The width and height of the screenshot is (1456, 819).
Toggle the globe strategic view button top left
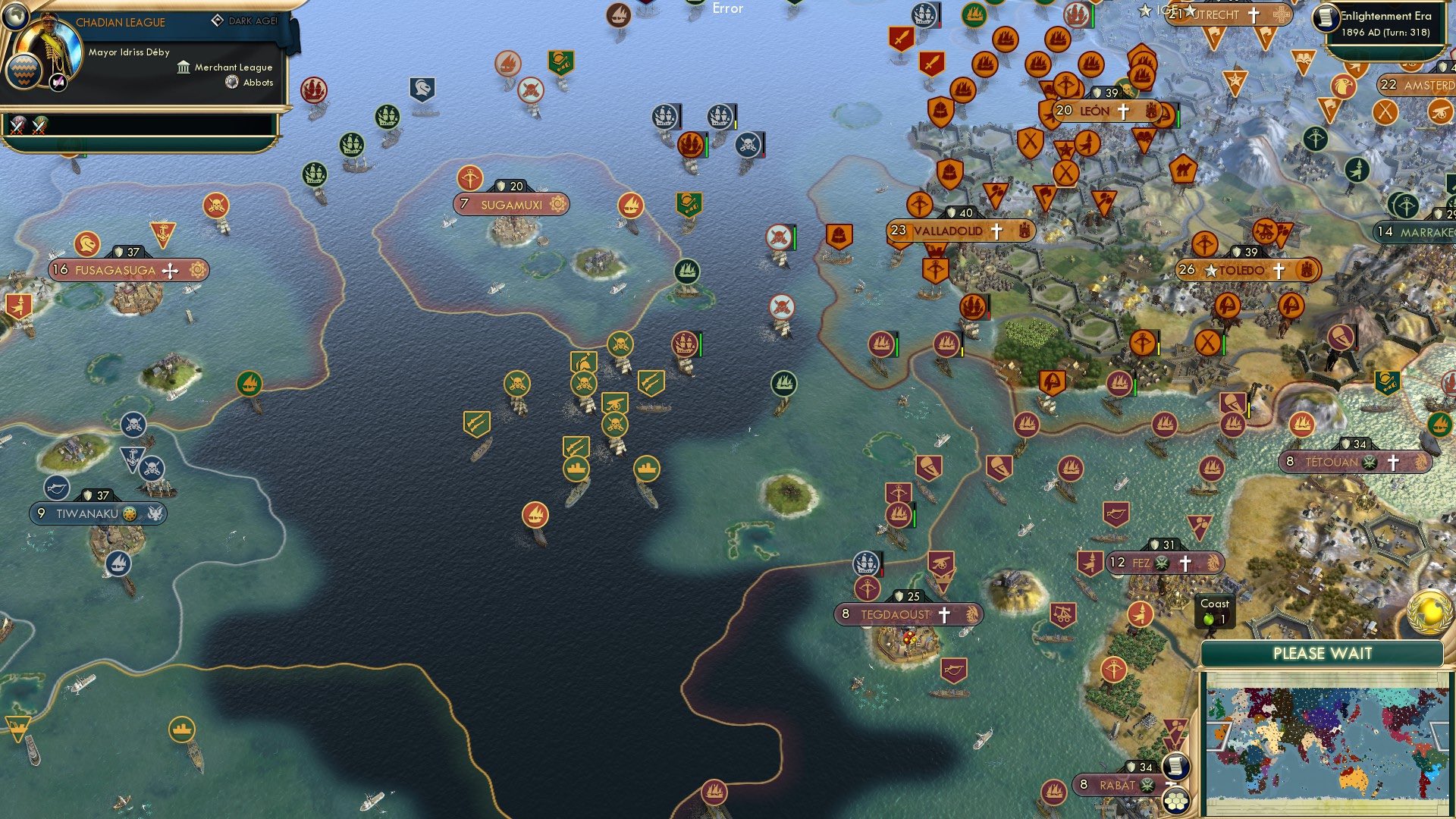pyautogui.click(x=15, y=17)
